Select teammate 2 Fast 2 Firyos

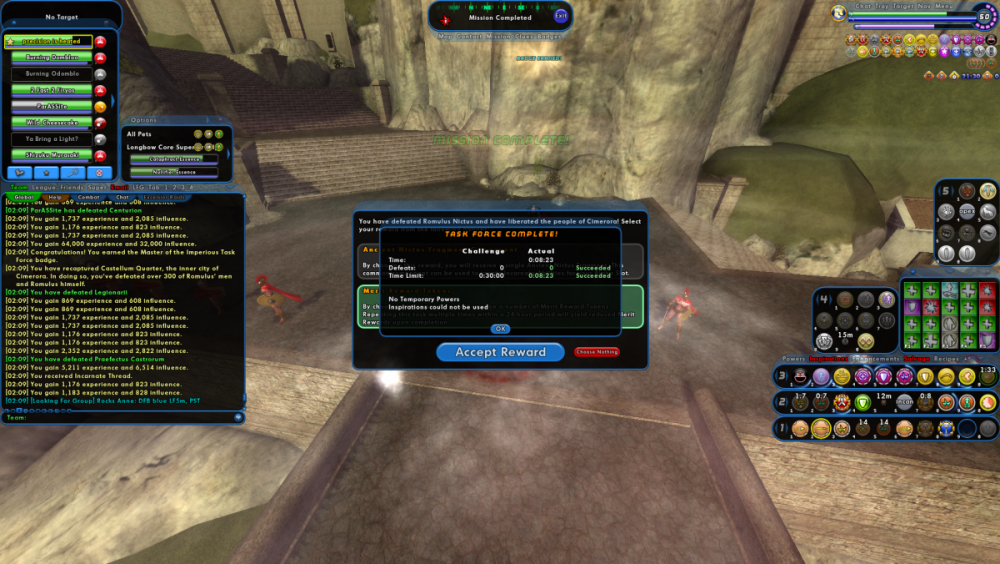click(x=51, y=90)
